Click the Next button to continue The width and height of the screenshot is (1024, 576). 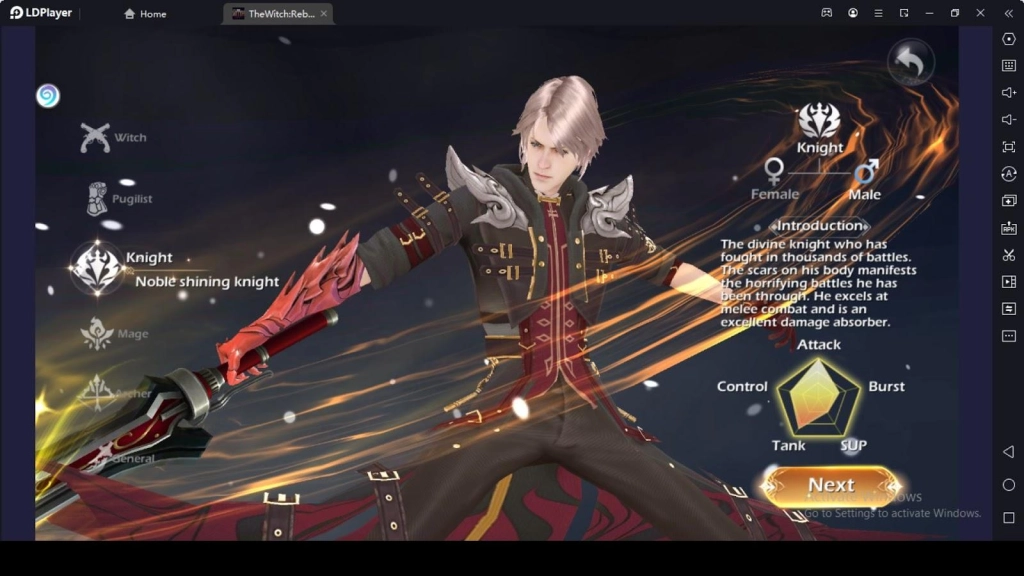[x=830, y=486]
